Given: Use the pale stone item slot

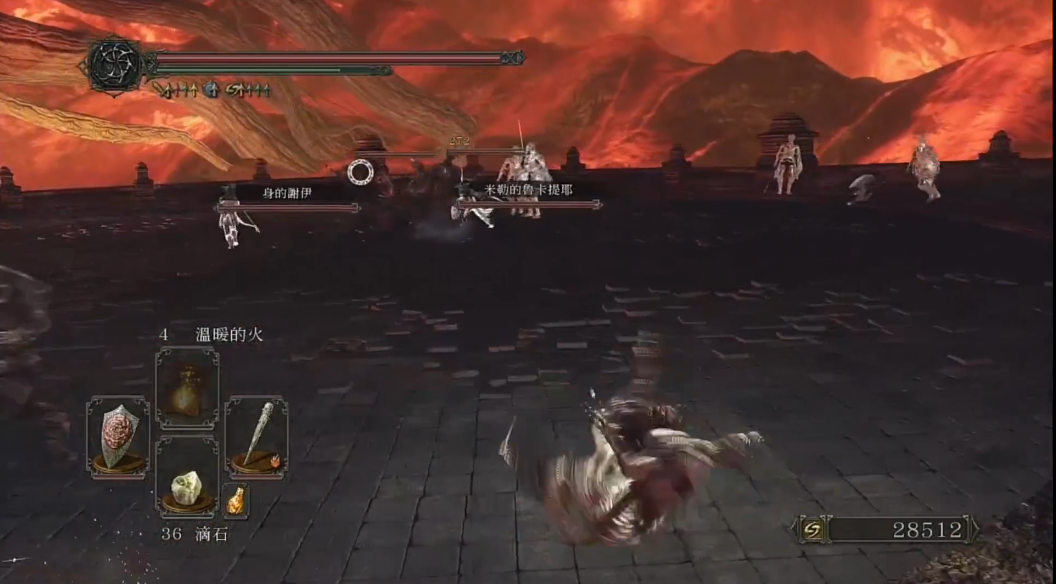Looking at the screenshot, I should pos(187,489).
